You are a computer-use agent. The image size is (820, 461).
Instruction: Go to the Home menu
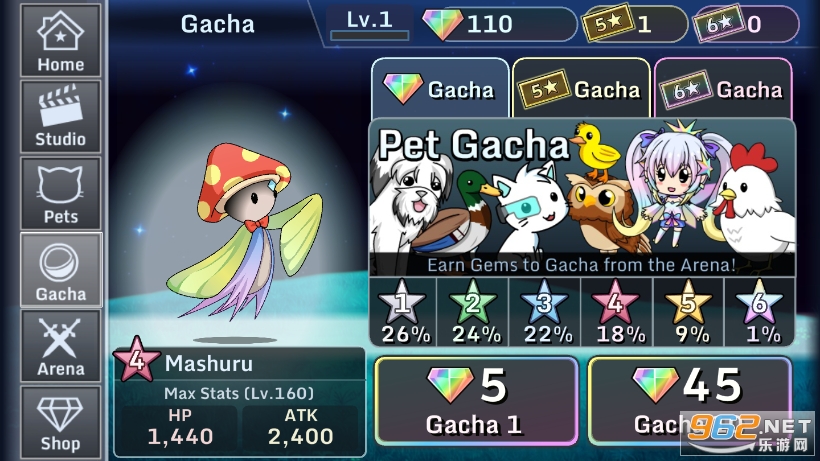click(x=61, y=41)
